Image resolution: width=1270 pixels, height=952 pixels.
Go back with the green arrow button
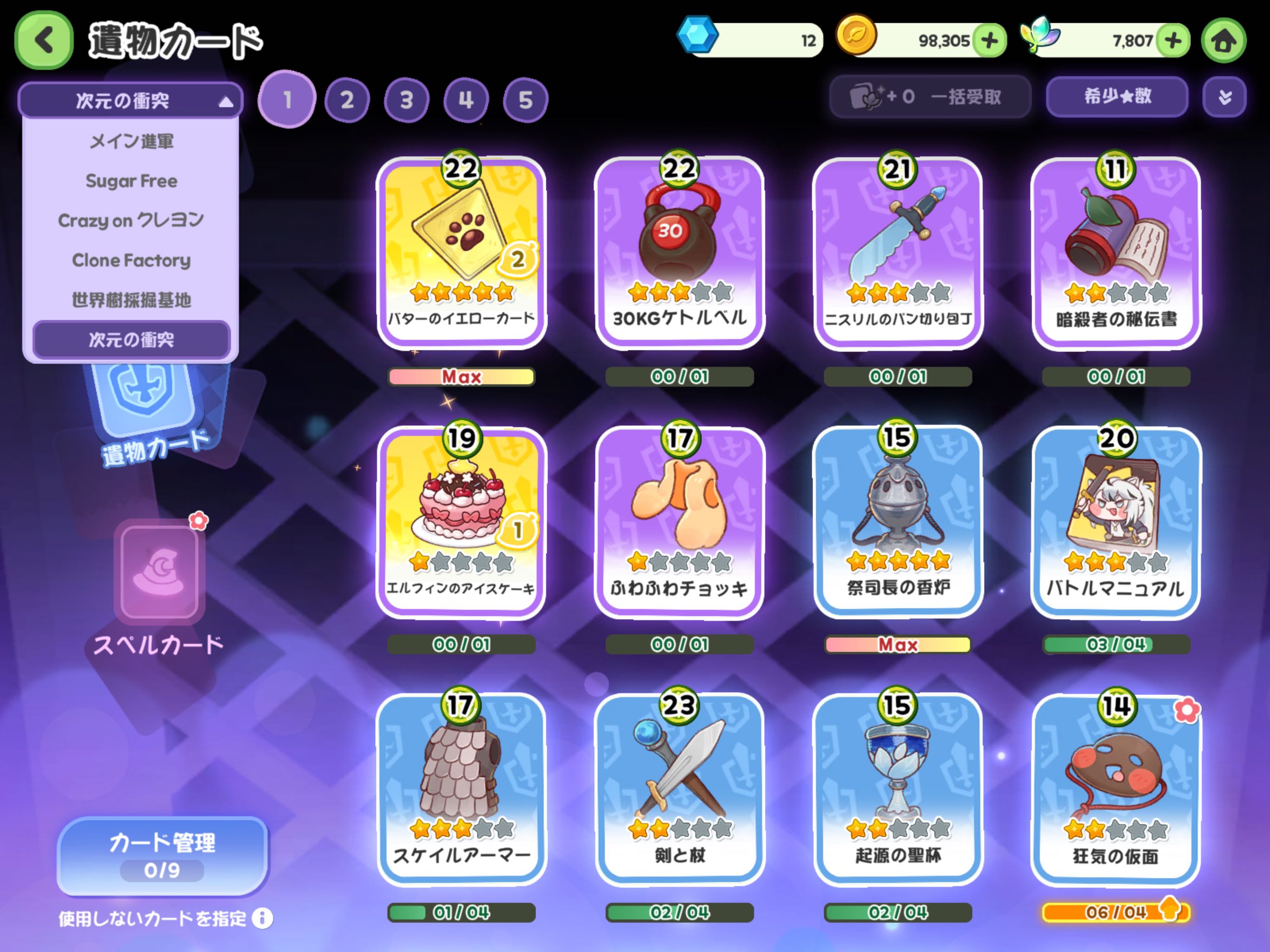pos(44,40)
